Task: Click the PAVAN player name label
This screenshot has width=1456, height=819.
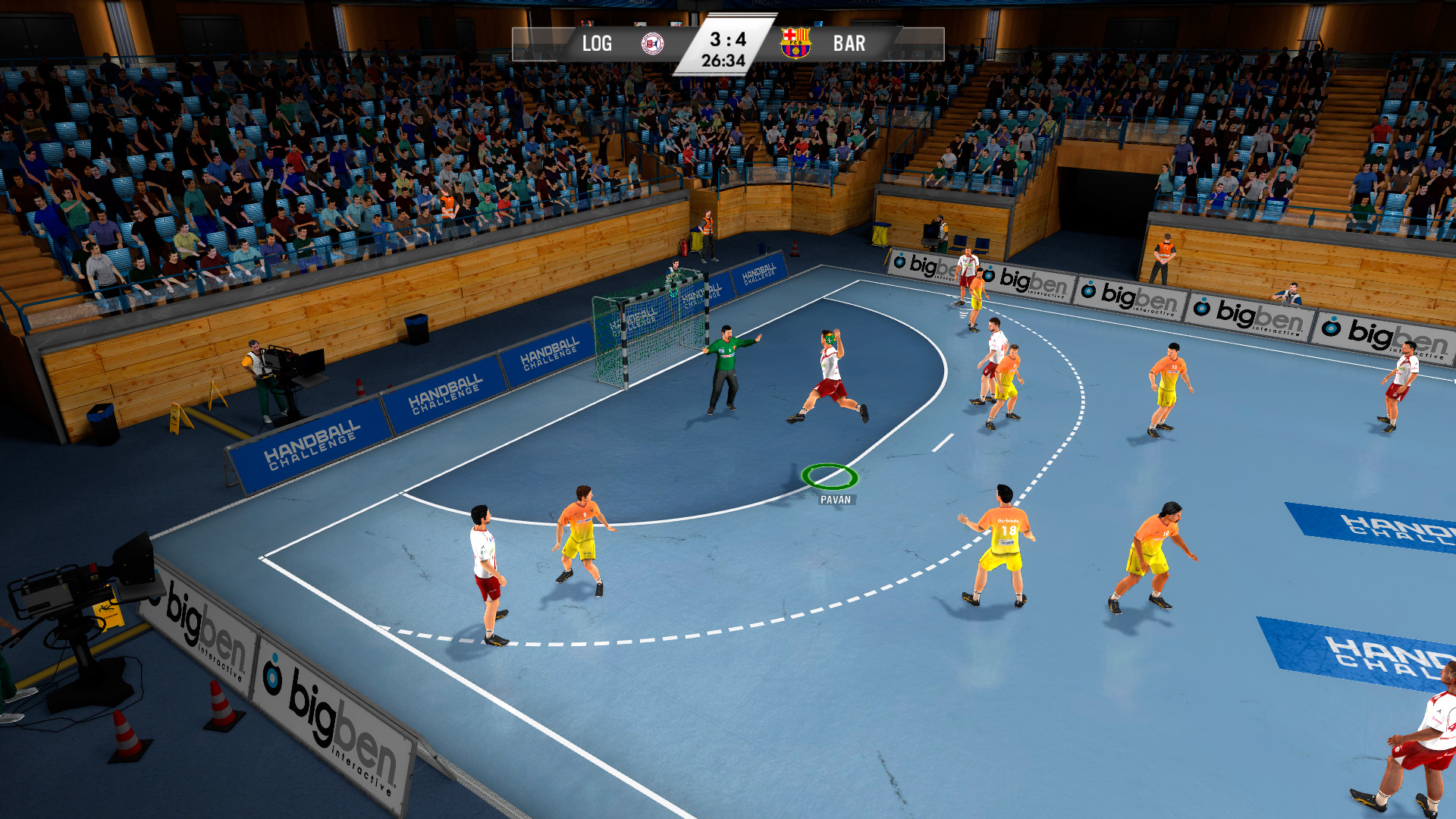Action: [x=835, y=500]
